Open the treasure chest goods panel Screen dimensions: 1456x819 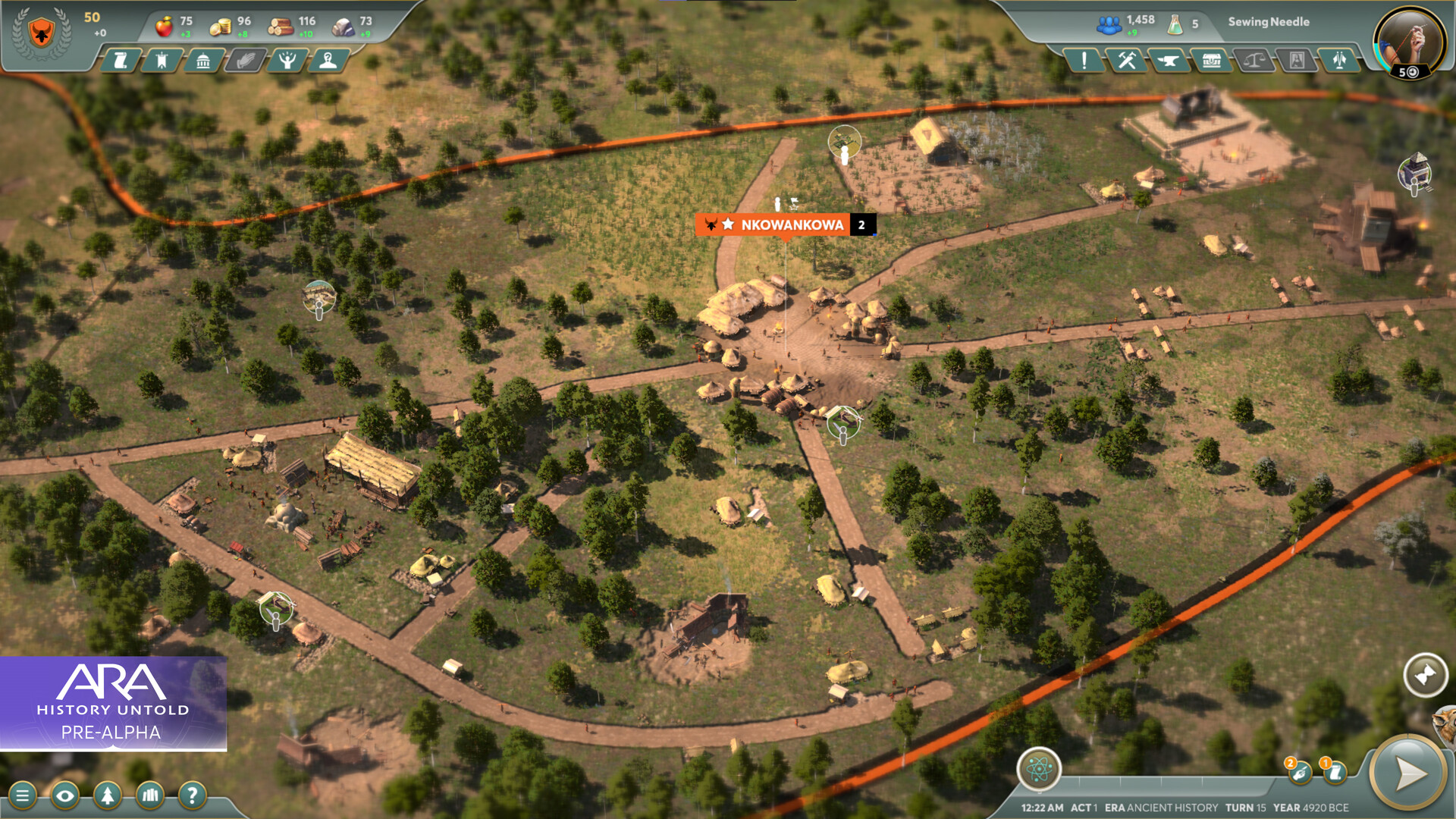click(1213, 62)
